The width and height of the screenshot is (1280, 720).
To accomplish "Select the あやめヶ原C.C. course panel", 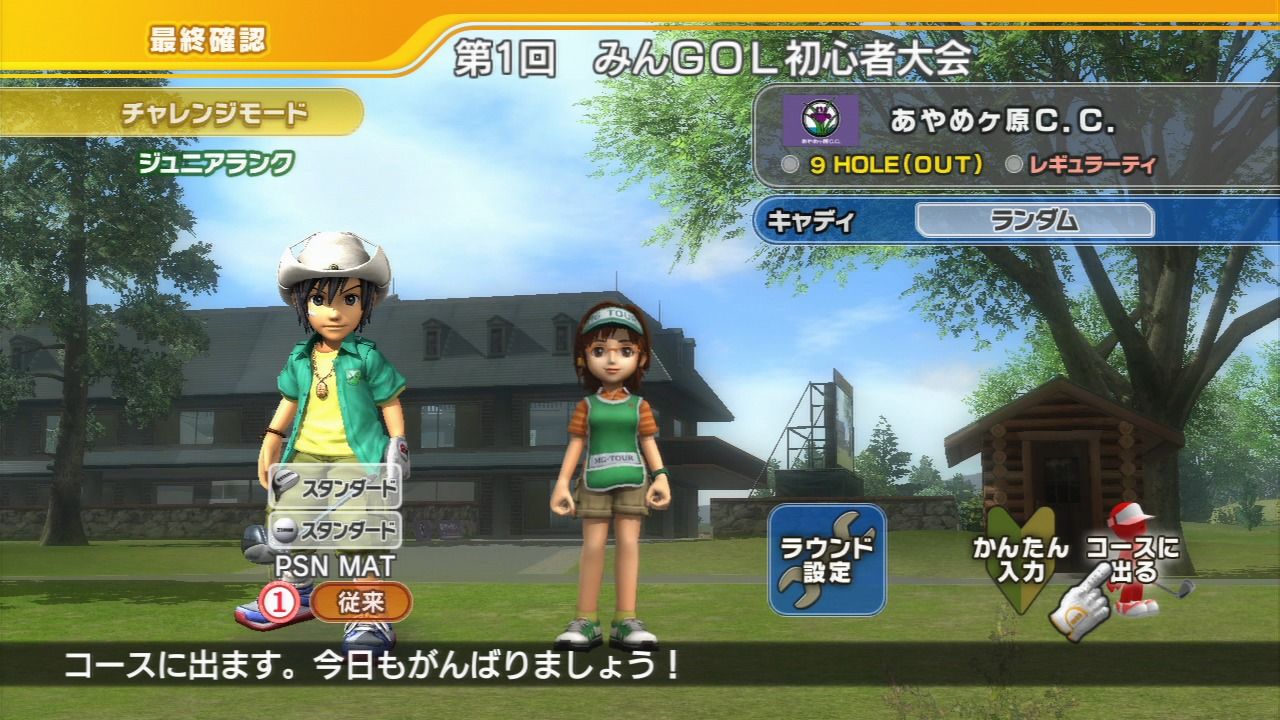I will (x=1000, y=121).
